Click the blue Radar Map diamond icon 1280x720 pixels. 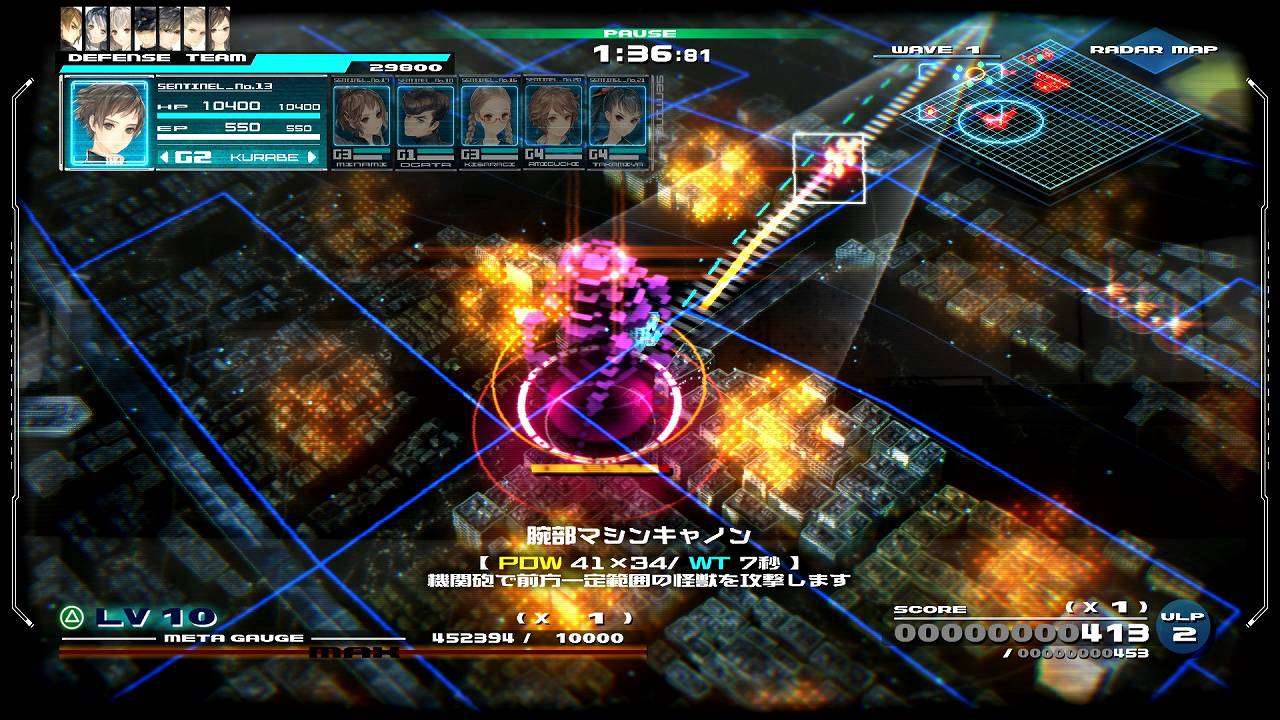(1154, 59)
